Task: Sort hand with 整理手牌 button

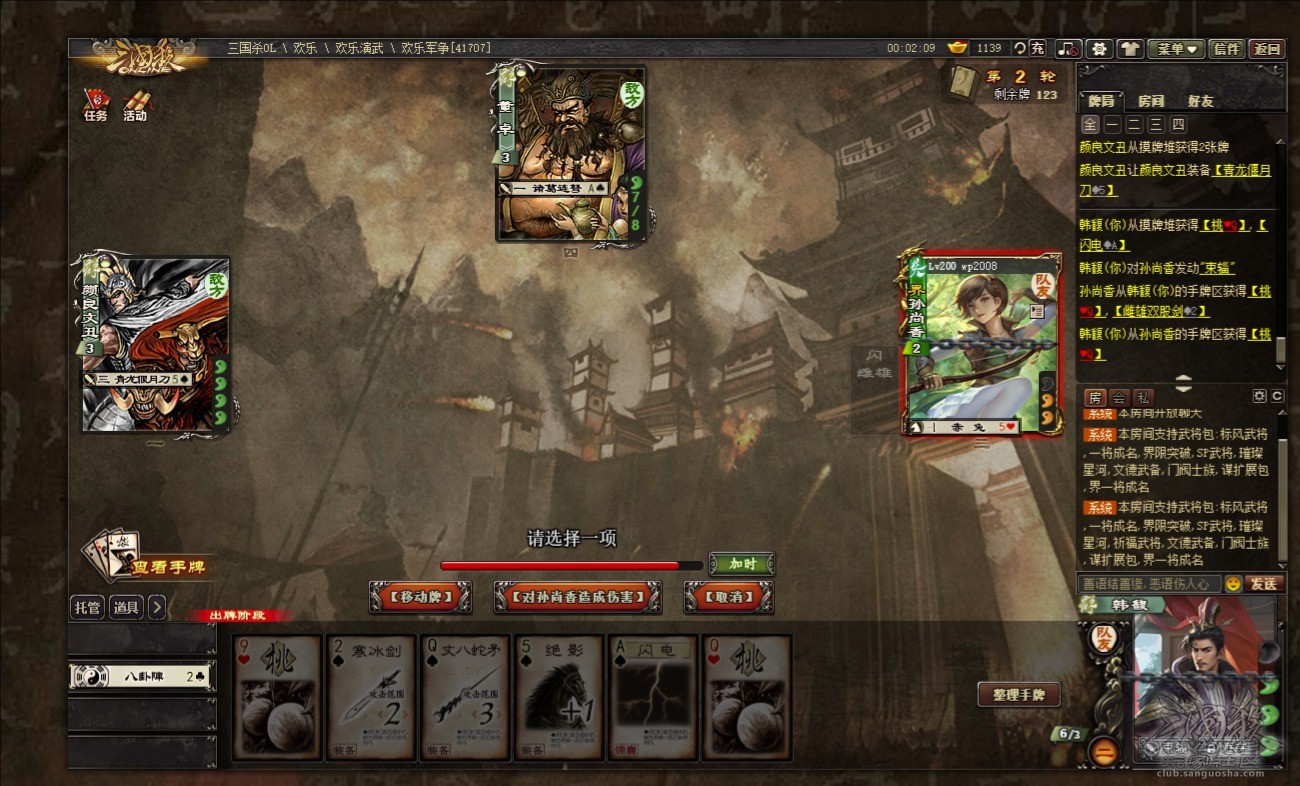Action: coord(1018,695)
